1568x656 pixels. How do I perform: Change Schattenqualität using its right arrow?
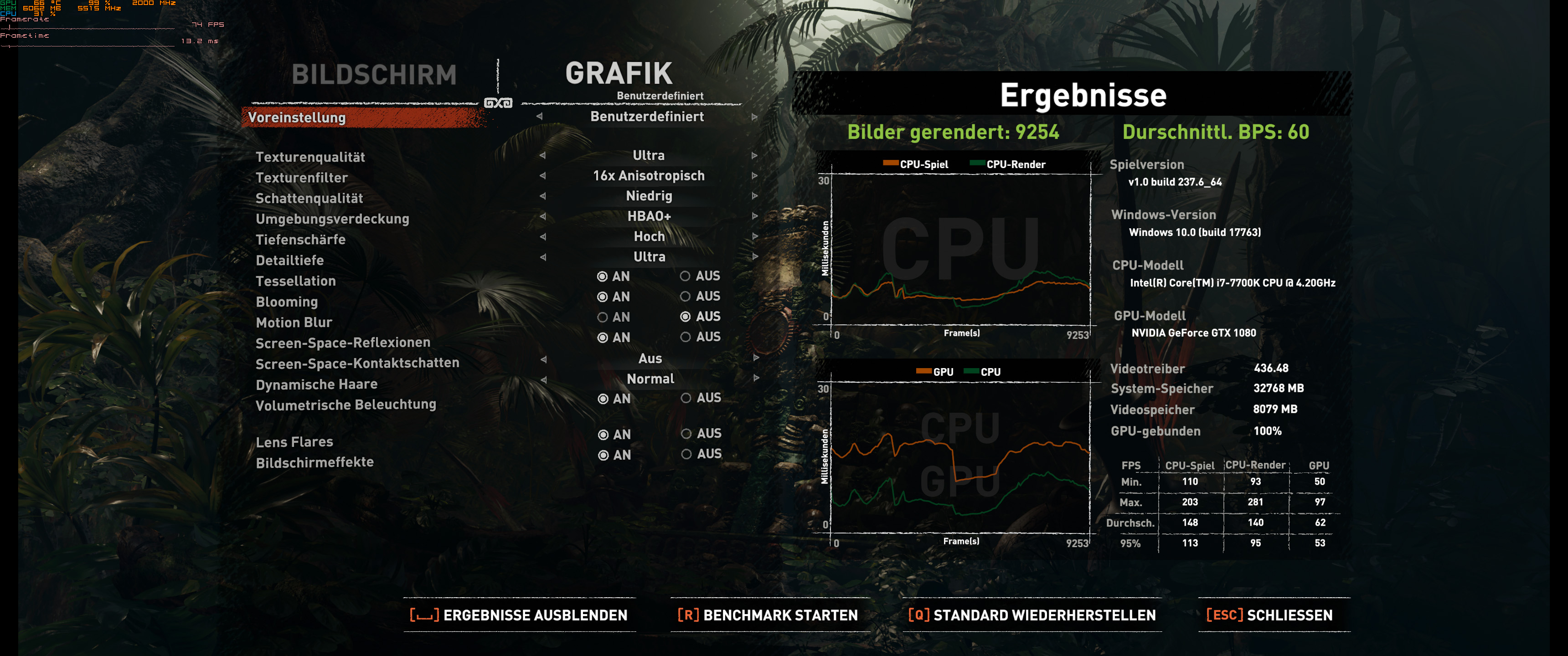tap(755, 196)
